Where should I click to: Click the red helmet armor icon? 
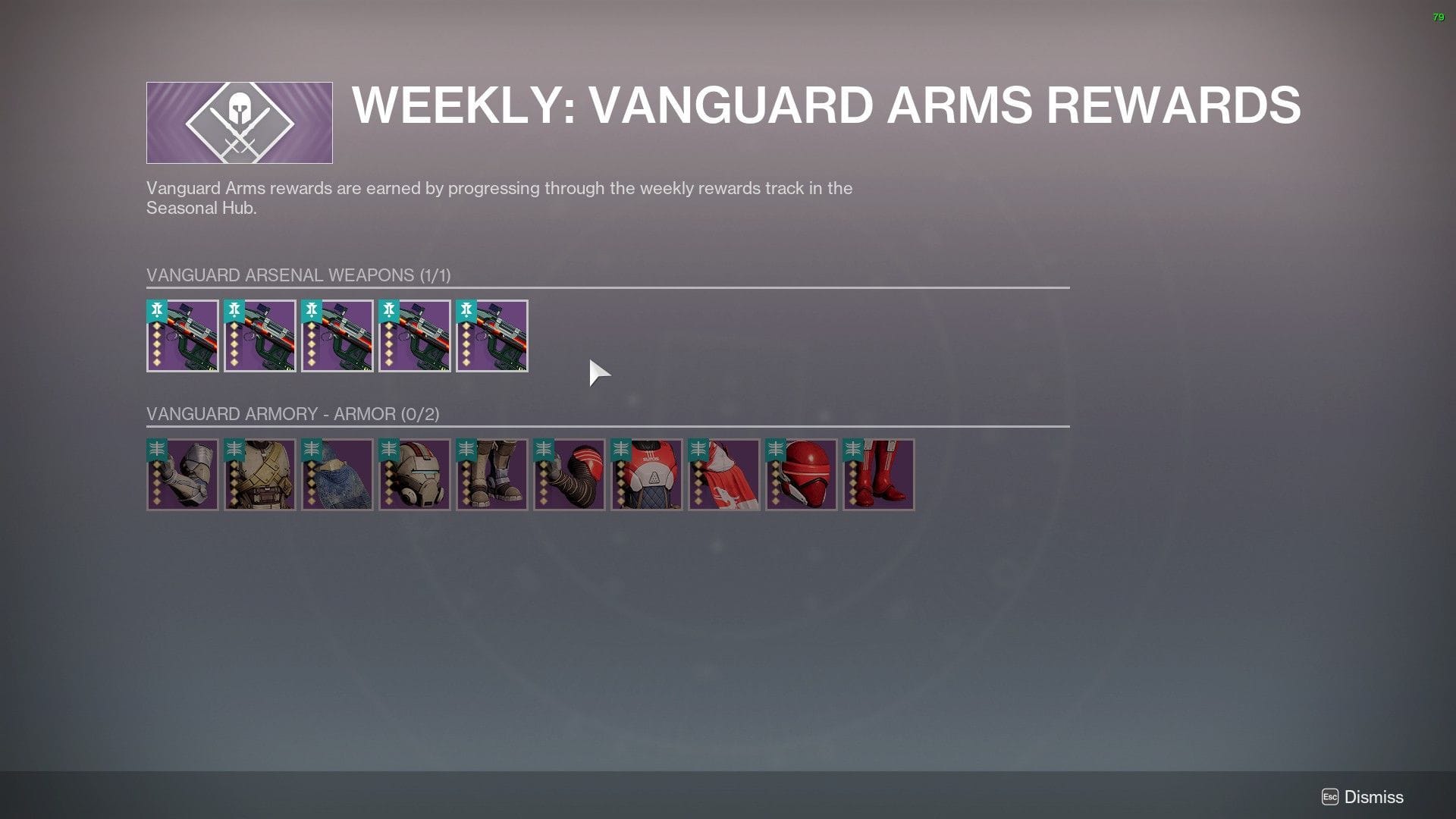pos(802,474)
